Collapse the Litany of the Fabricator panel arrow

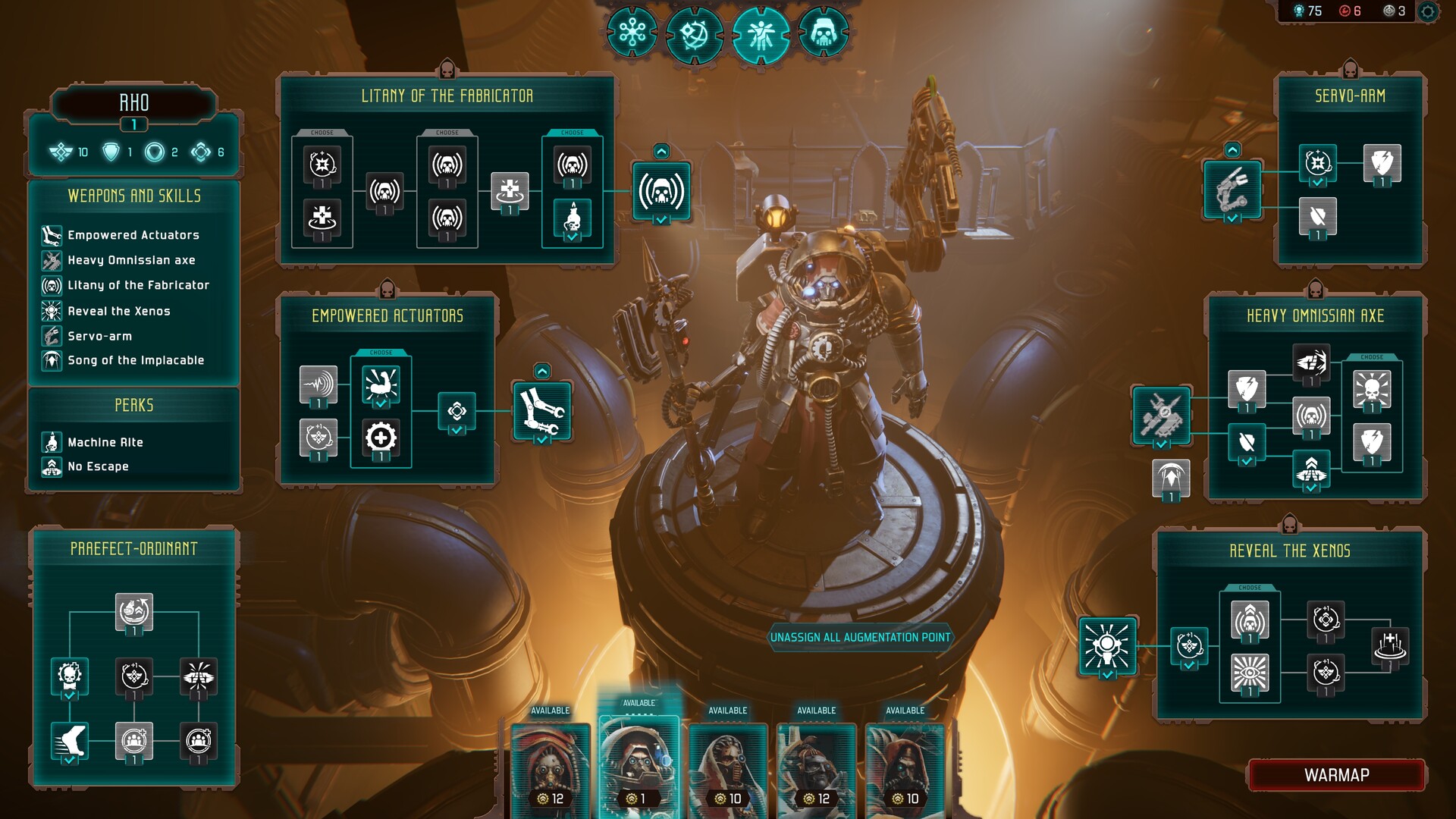661,152
